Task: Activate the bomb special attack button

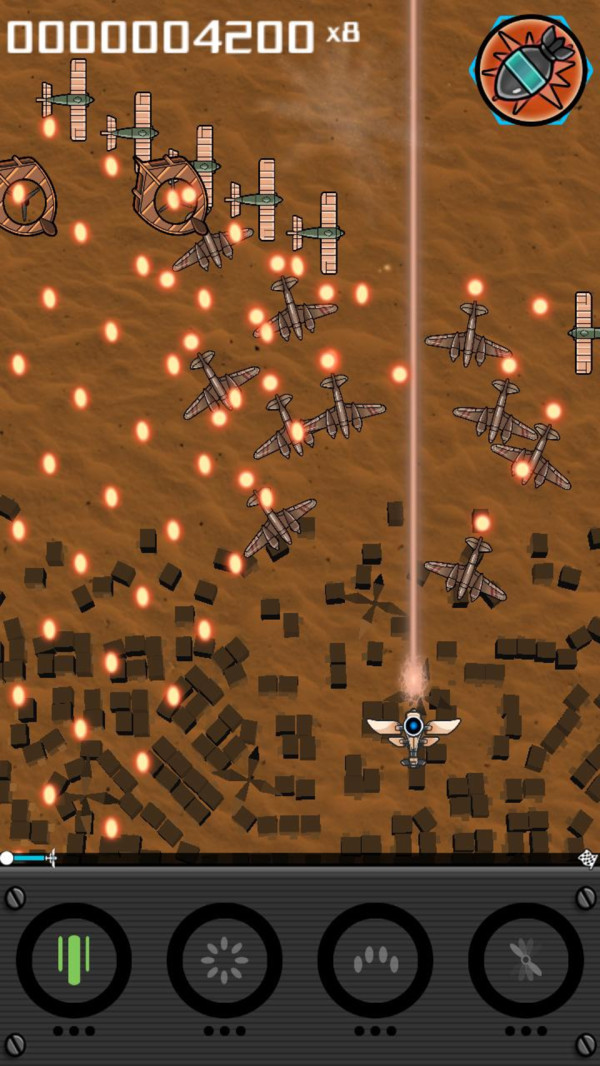Action: tap(531, 70)
